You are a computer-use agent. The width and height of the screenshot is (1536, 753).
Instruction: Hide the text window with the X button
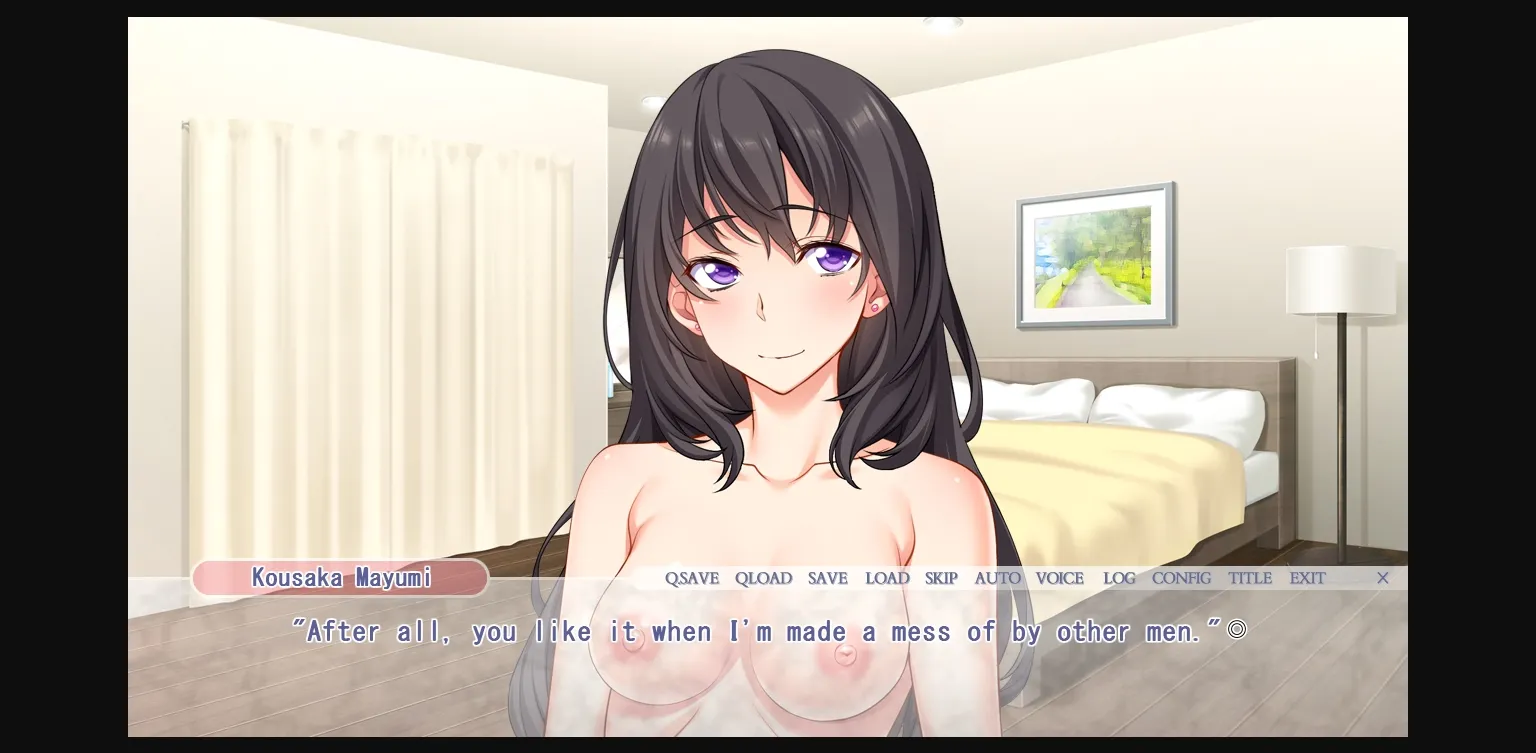click(1383, 578)
